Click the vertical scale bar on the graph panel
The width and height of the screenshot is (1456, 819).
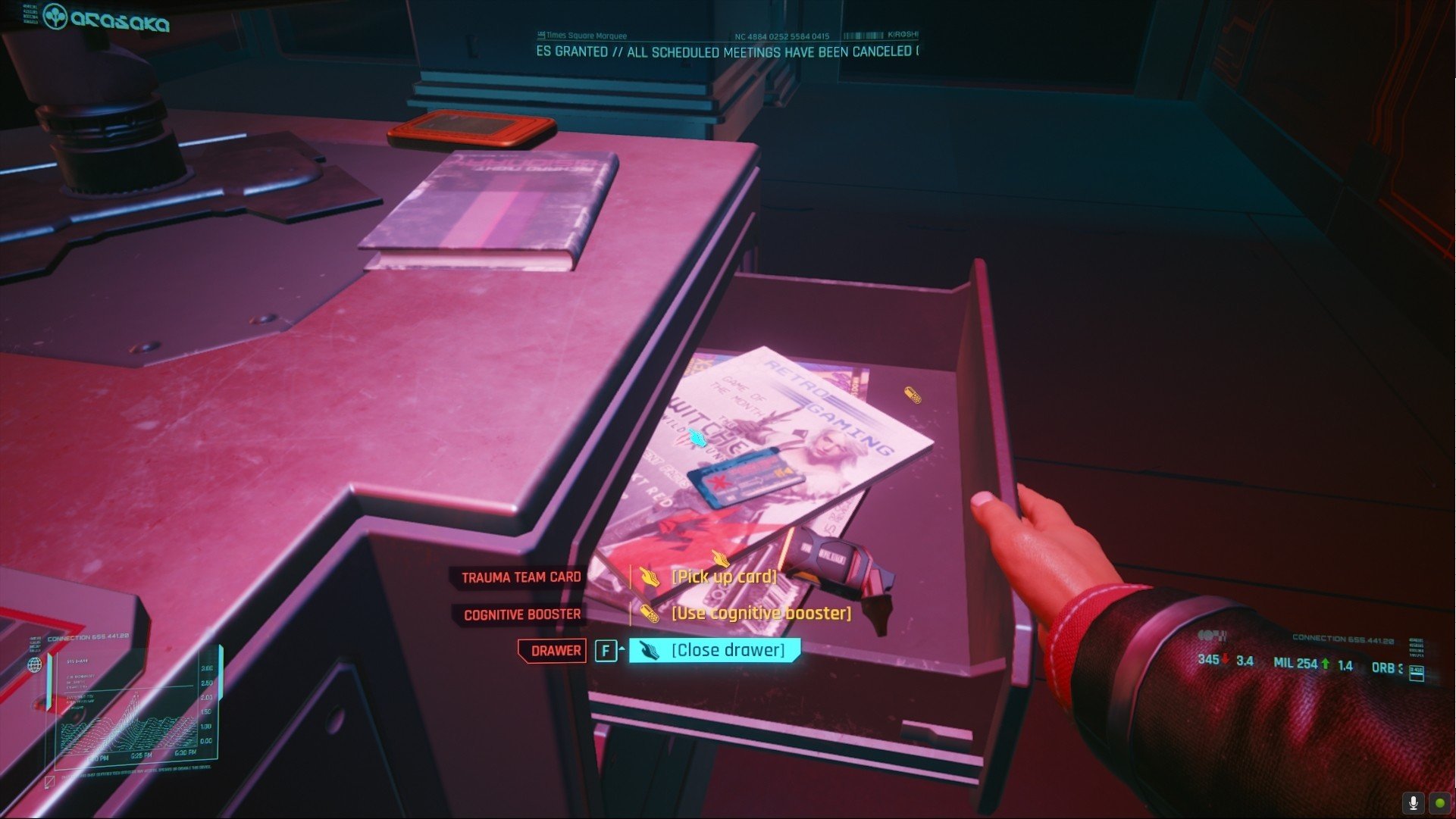click(221, 673)
